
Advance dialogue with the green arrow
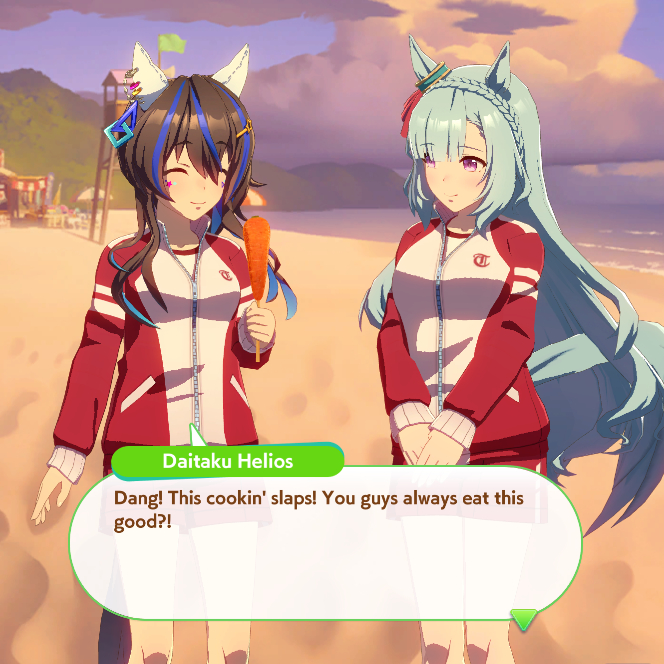coord(524,619)
